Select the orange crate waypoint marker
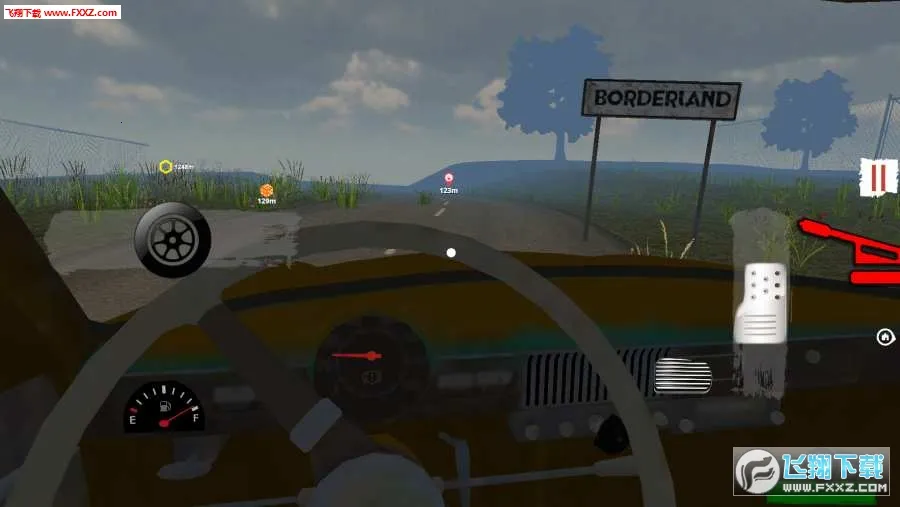900x507 pixels. (x=266, y=190)
